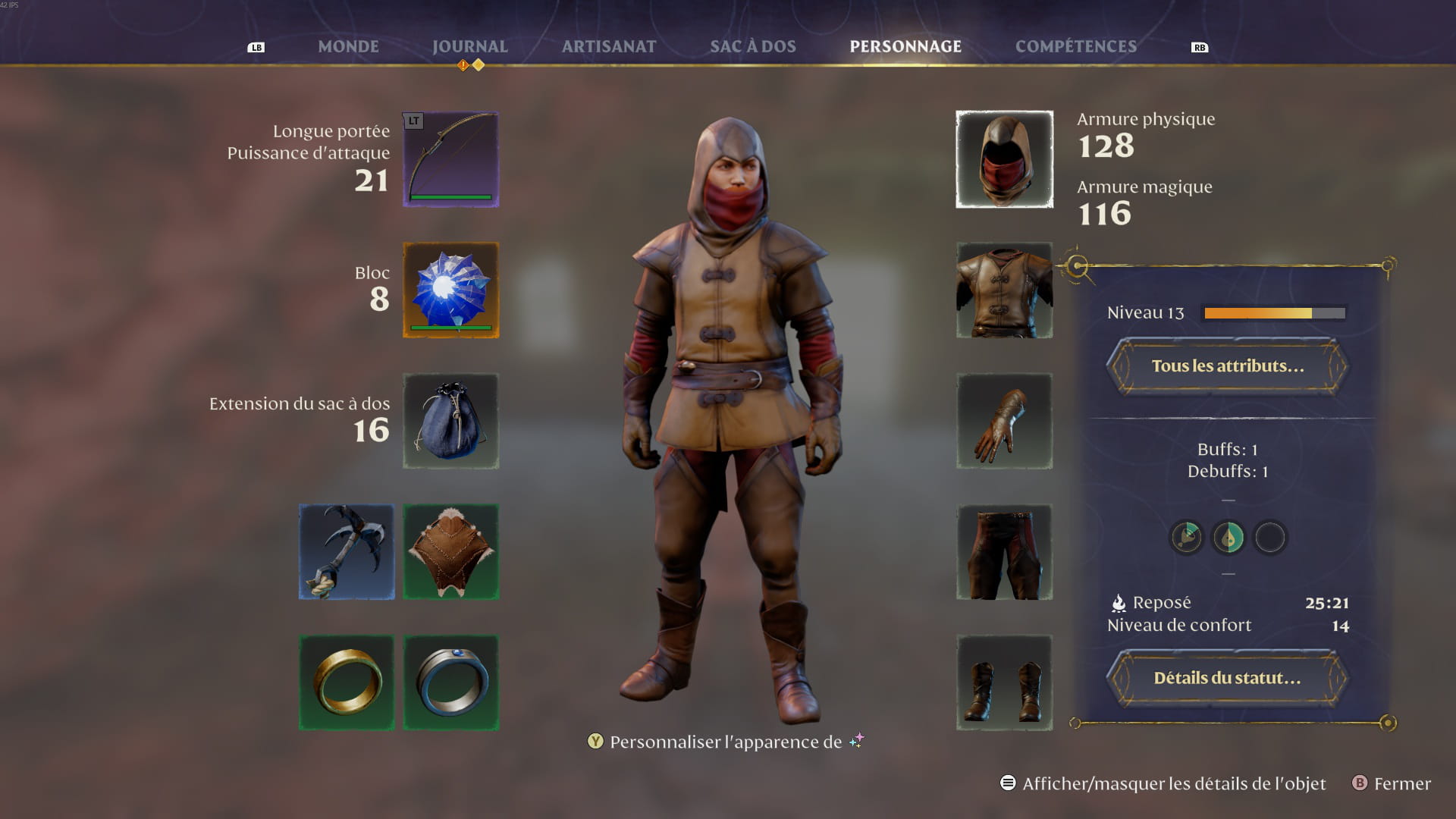Select the Personnage tab

tap(905, 46)
